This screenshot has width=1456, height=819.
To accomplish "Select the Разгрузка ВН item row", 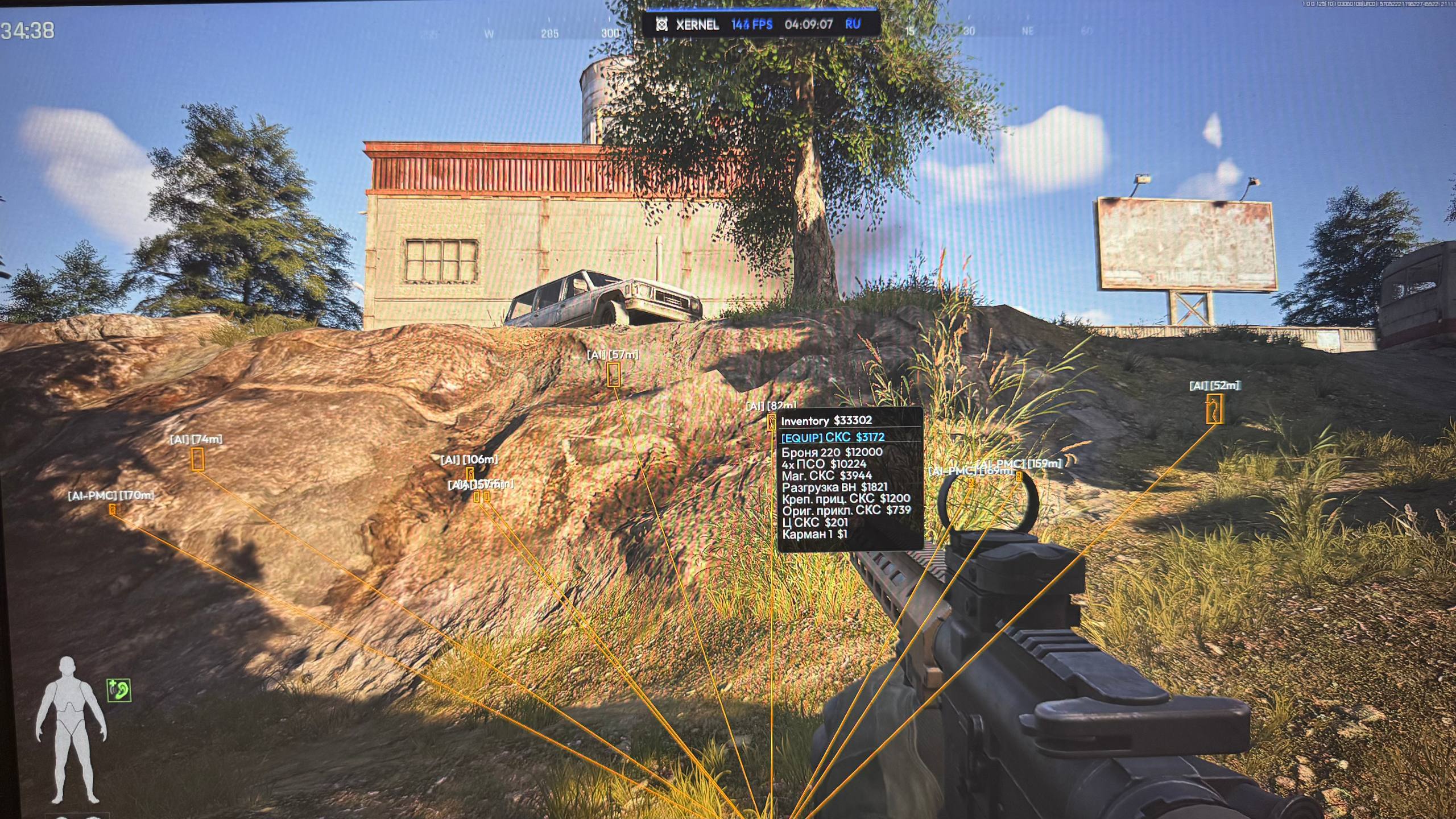I will [834, 487].
